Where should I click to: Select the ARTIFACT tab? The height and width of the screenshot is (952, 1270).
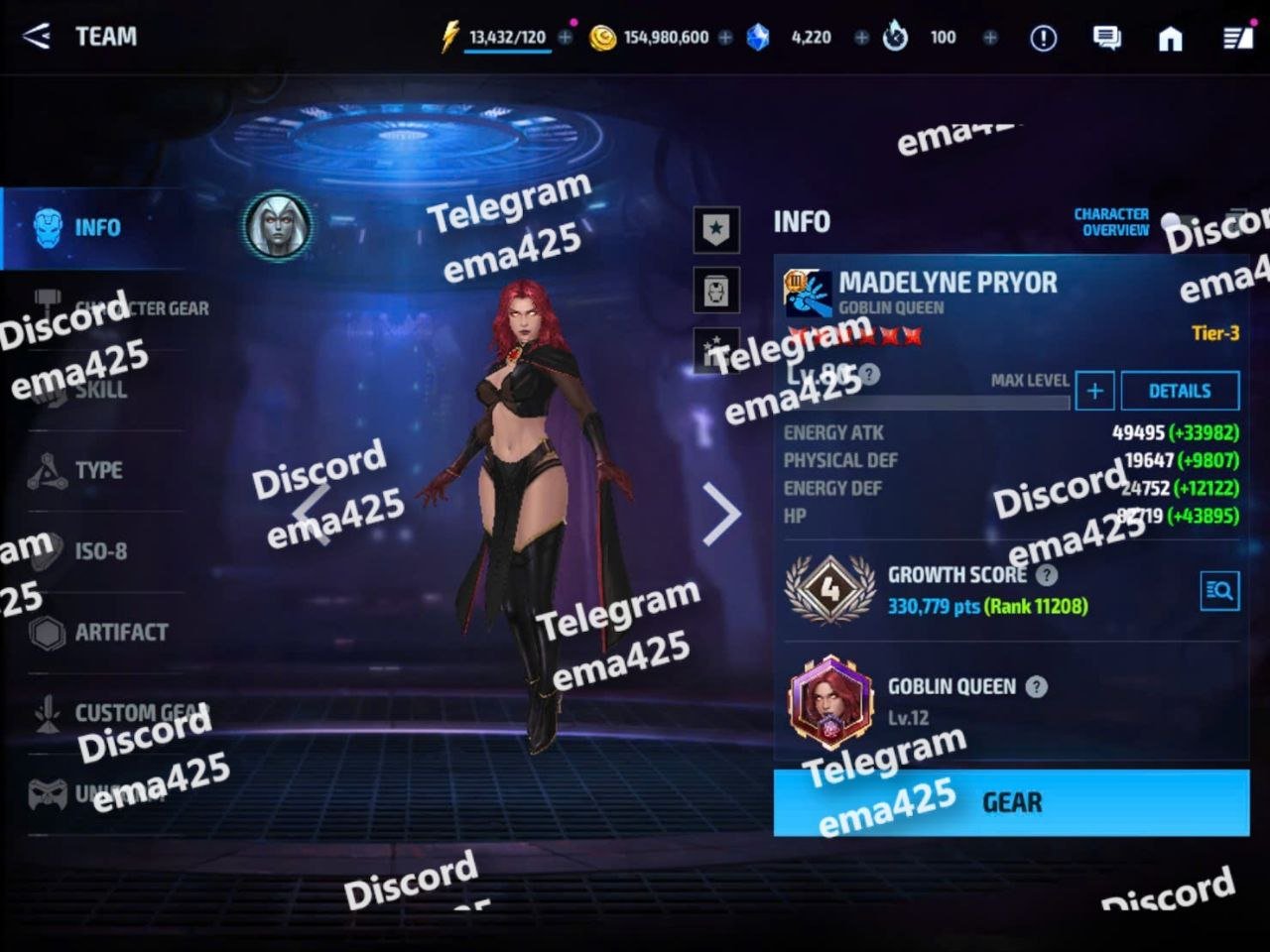click(119, 632)
